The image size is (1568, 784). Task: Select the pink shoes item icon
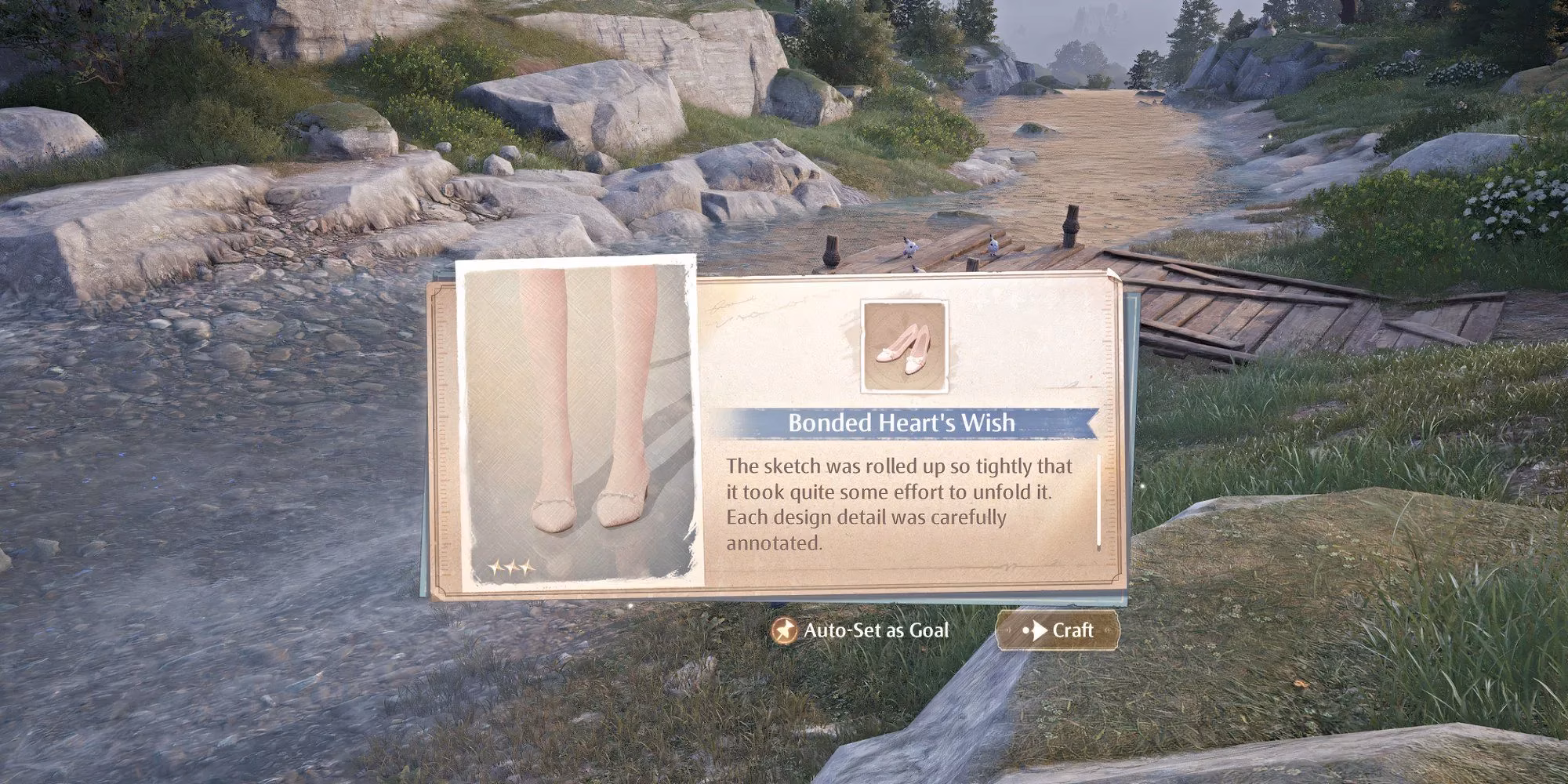(x=904, y=345)
